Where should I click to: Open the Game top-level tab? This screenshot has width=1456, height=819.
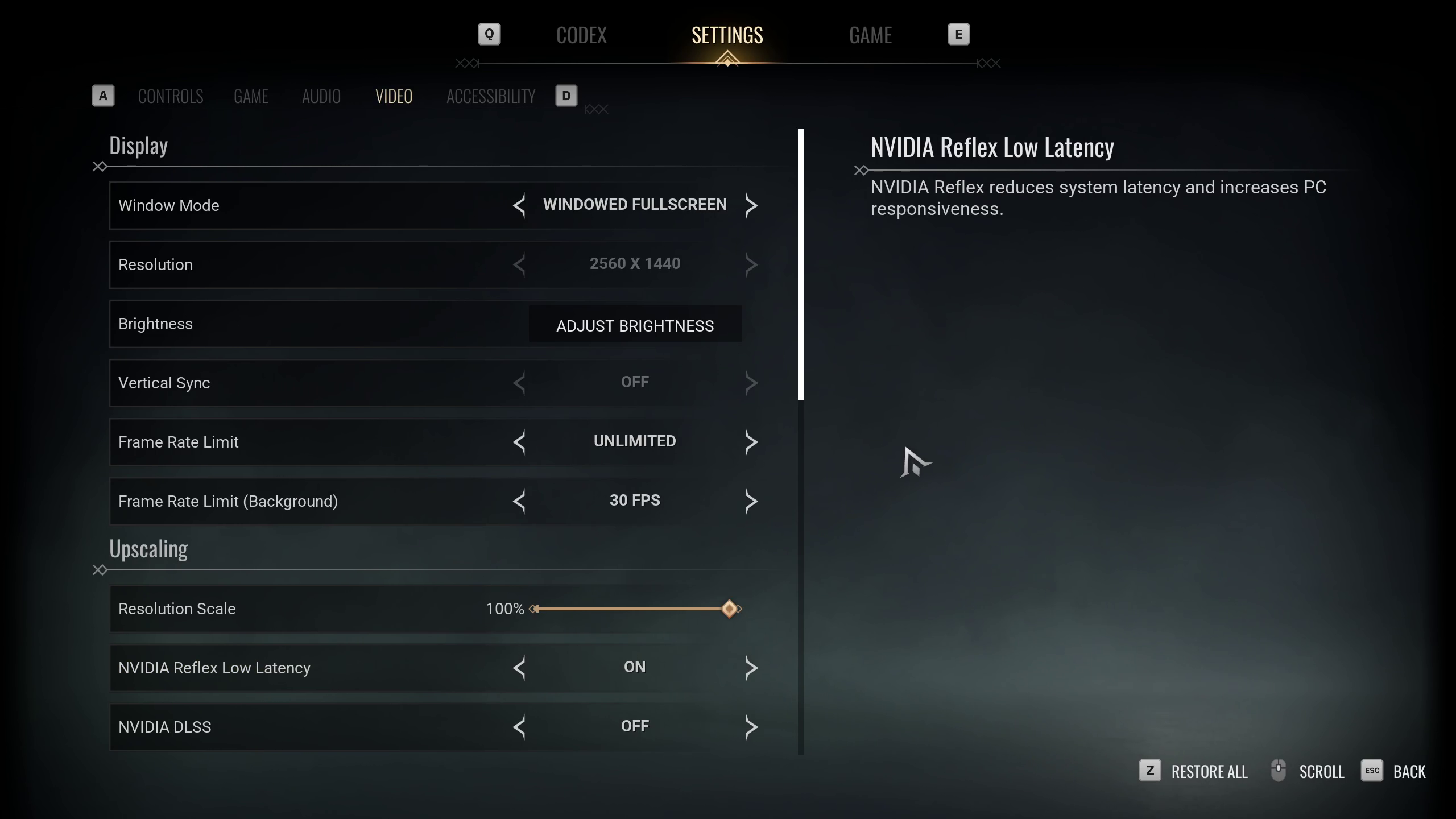point(870,35)
